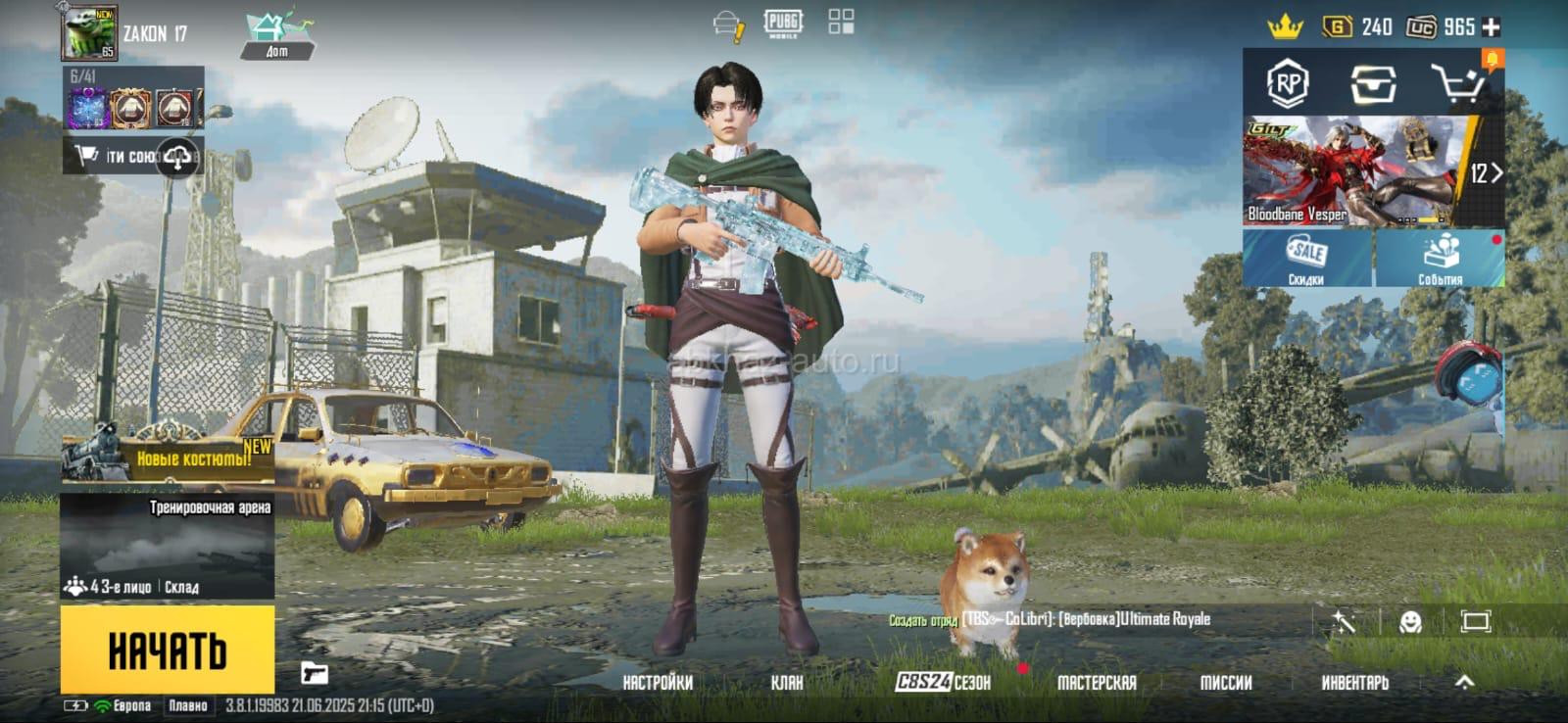The height and width of the screenshot is (723, 1568).
Task: Expand the bottom menu with the up arrow
Action: (1464, 682)
